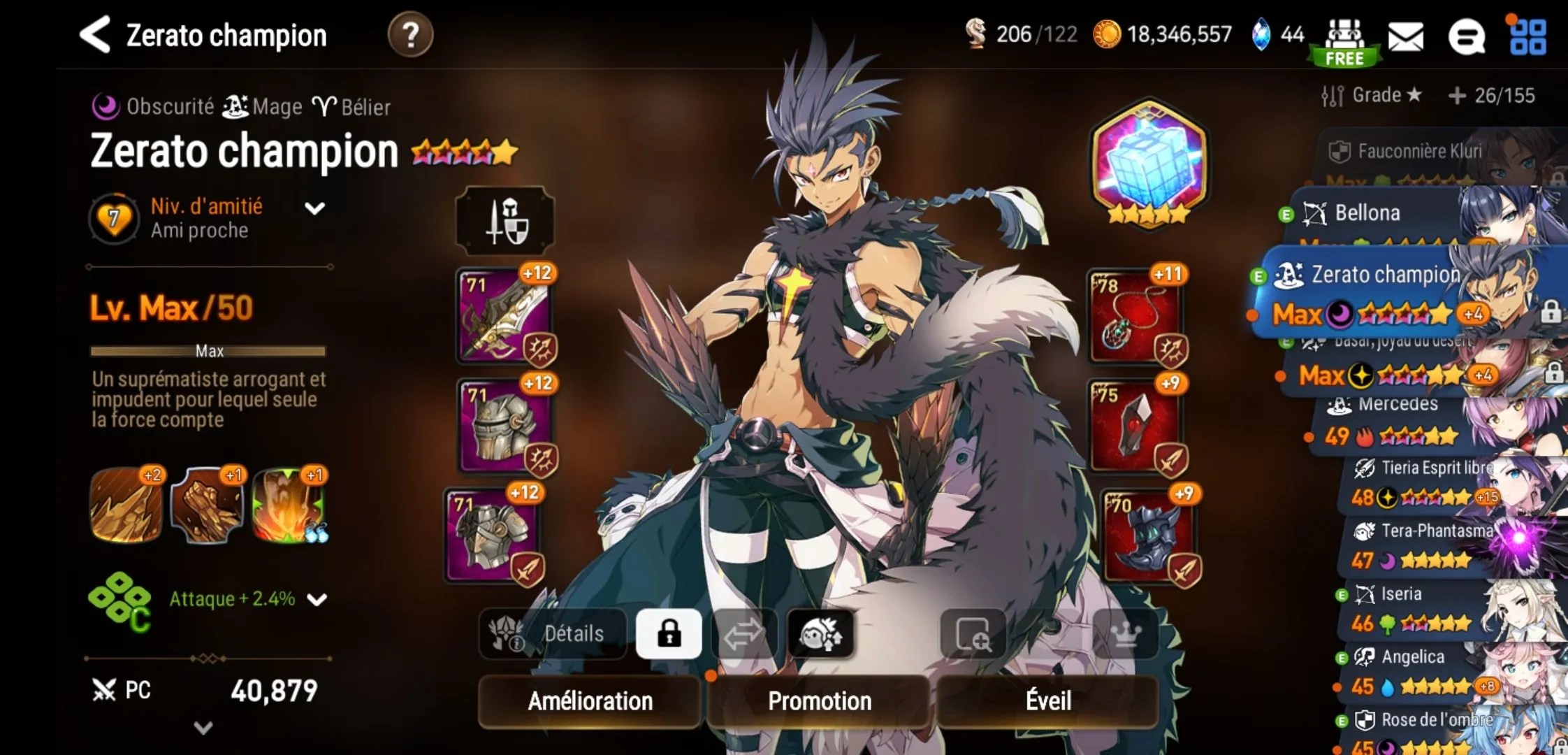Toggle the white padlock lock button
The height and width of the screenshot is (755, 1568).
(669, 633)
